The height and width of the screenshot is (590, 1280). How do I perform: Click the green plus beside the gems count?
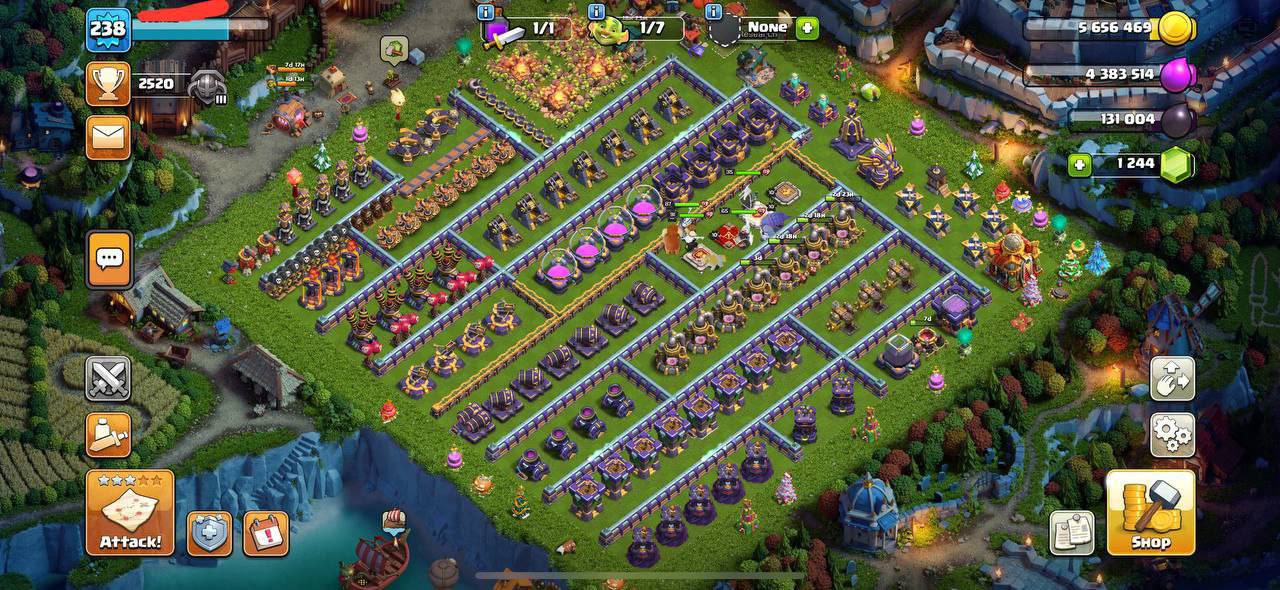1079,165
